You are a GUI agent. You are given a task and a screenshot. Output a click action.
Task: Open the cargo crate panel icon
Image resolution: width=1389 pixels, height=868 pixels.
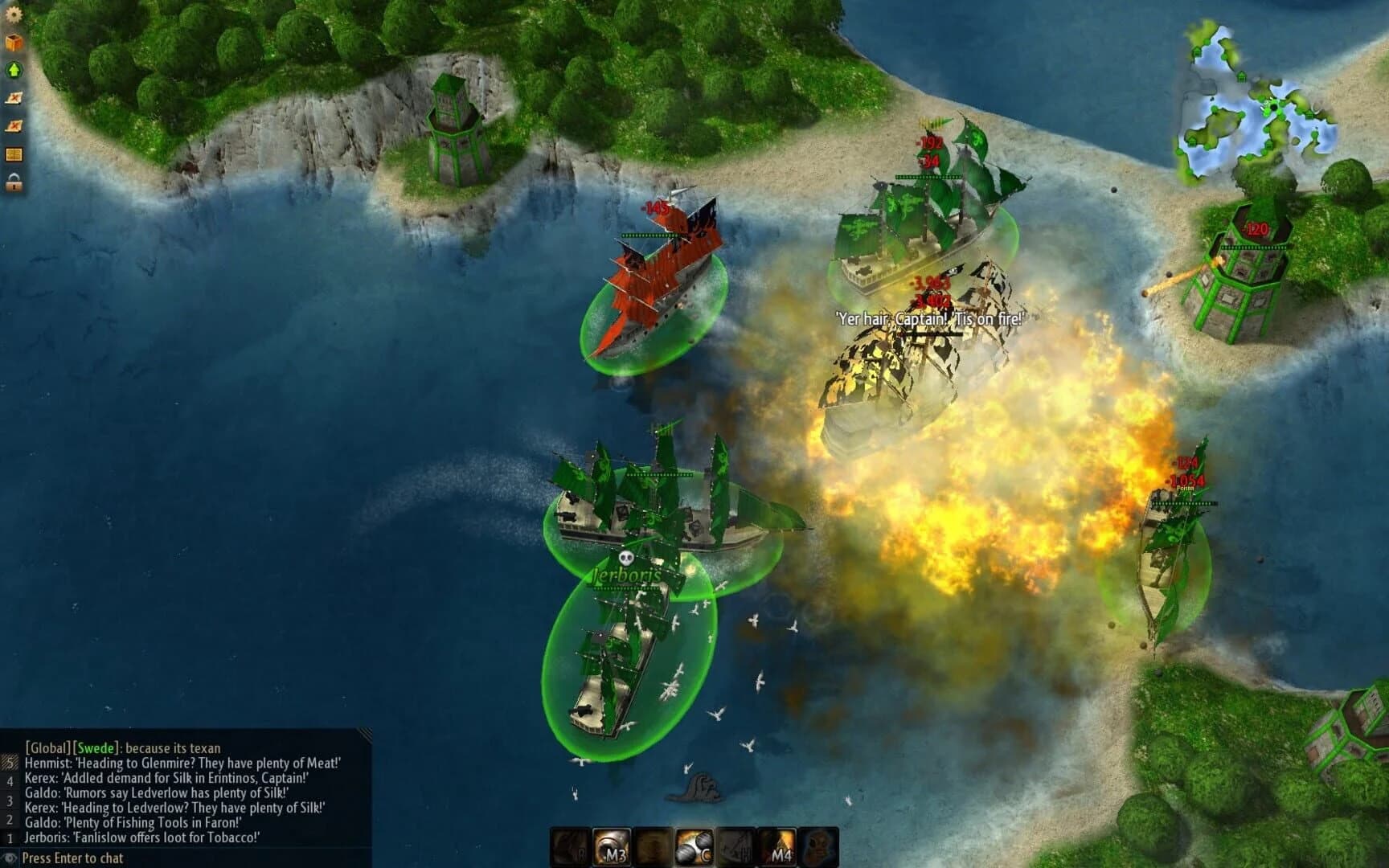tap(13, 42)
